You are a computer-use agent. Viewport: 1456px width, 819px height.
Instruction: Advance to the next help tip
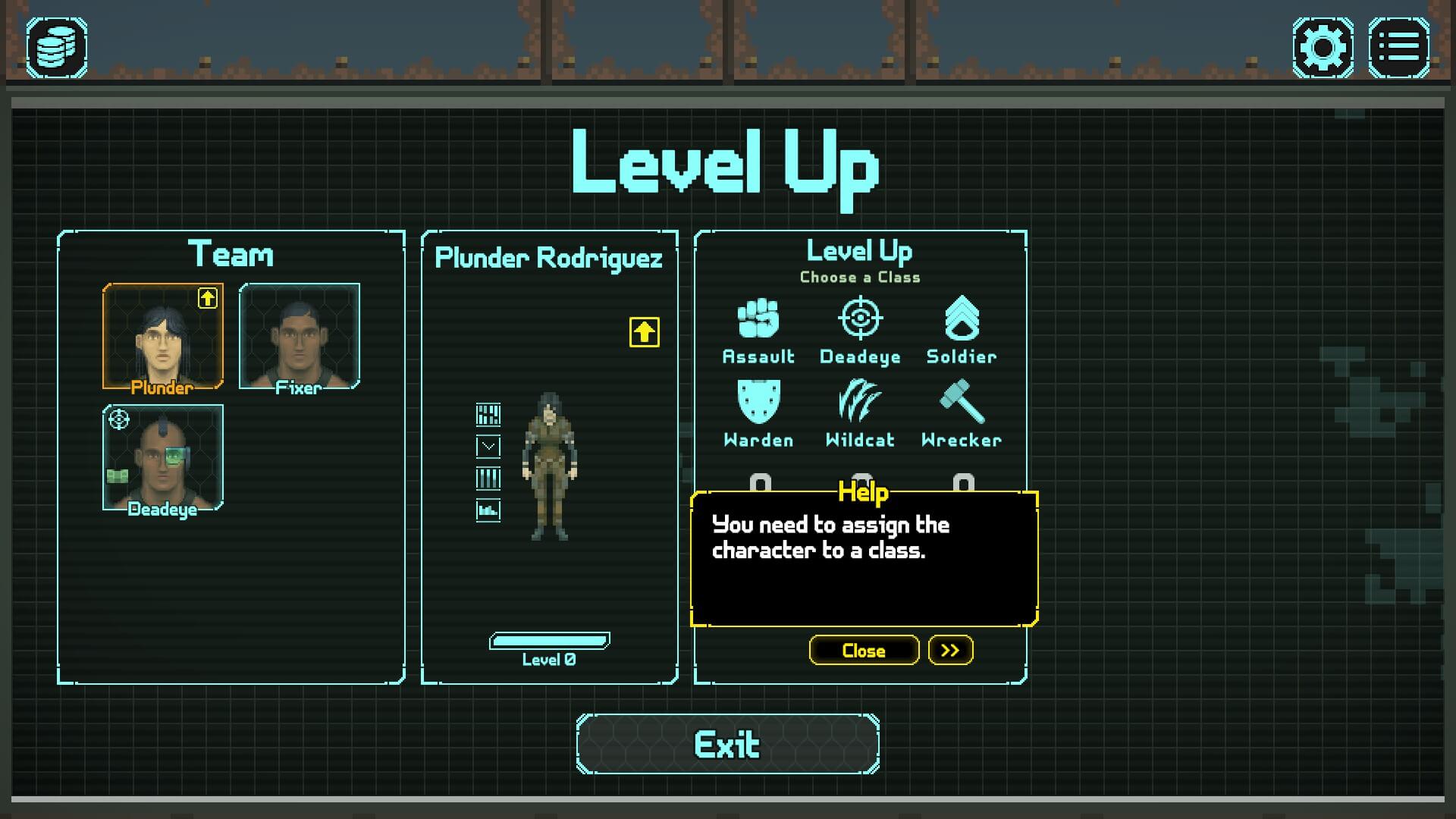[950, 651]
